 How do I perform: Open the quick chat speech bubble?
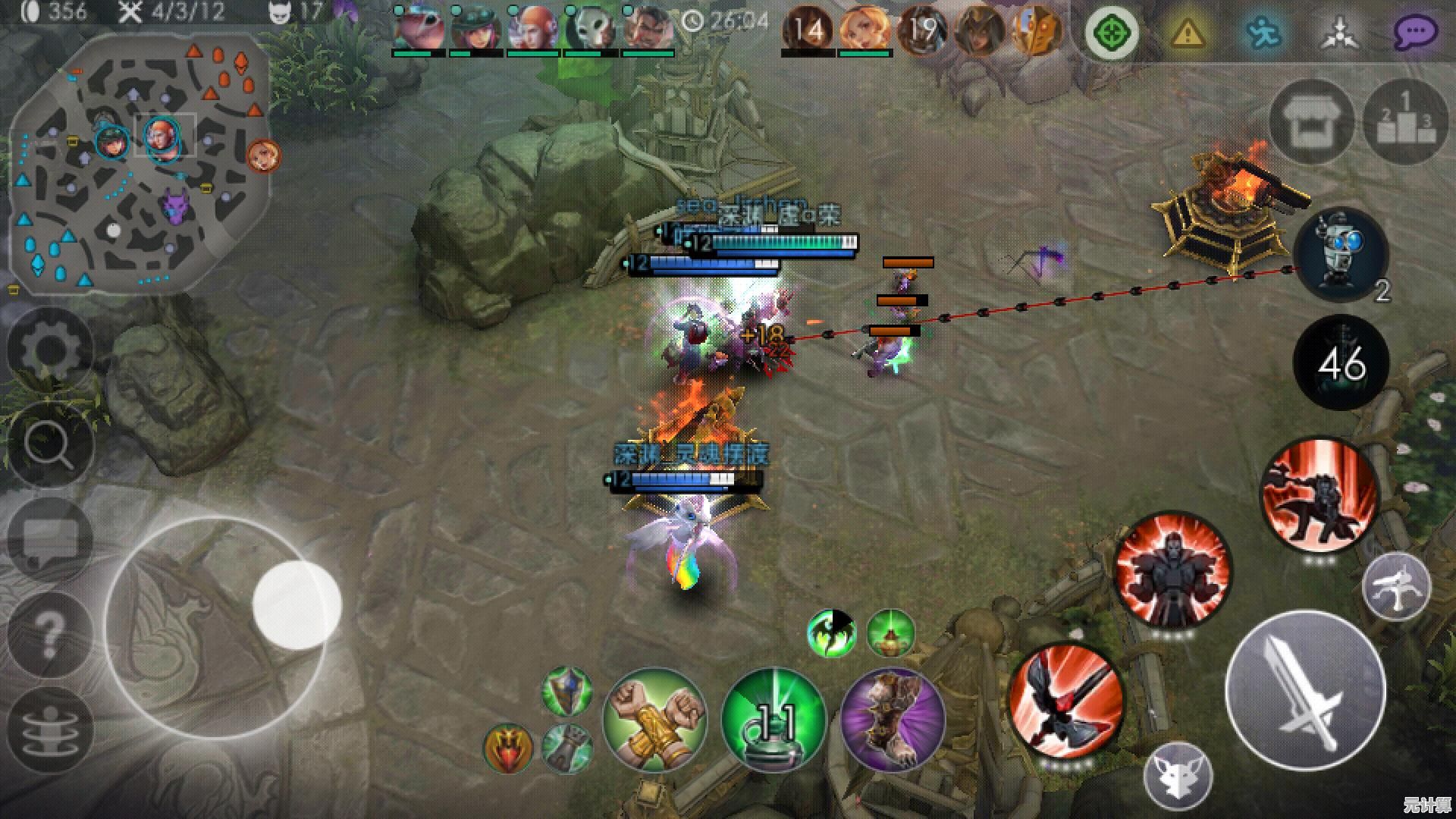click(1416, 33)
